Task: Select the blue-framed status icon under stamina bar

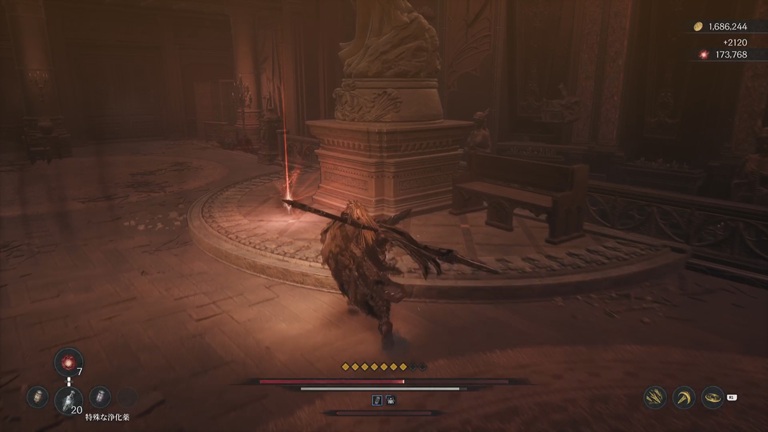Action: tap(378, 400)
